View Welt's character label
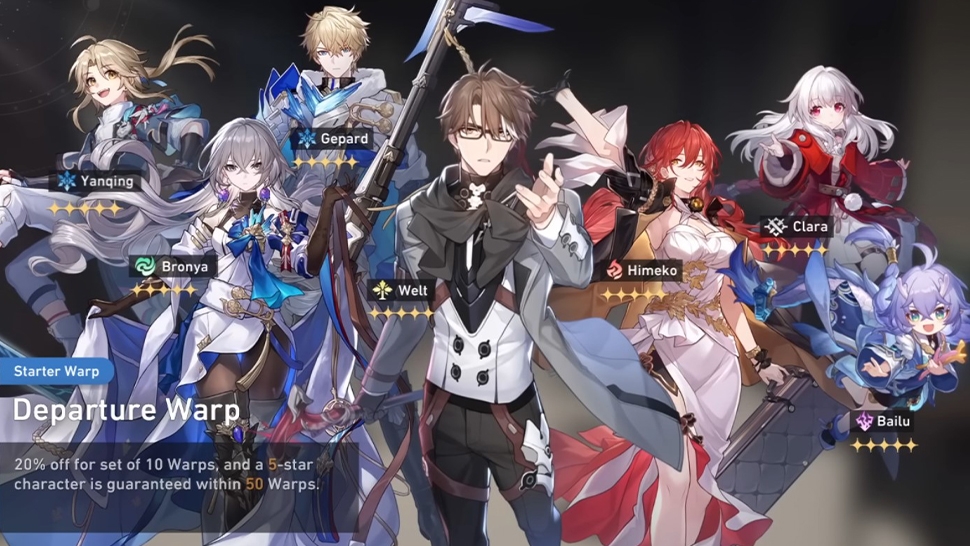The width and height of the screenshot is (970, 546). click(401, 291)
